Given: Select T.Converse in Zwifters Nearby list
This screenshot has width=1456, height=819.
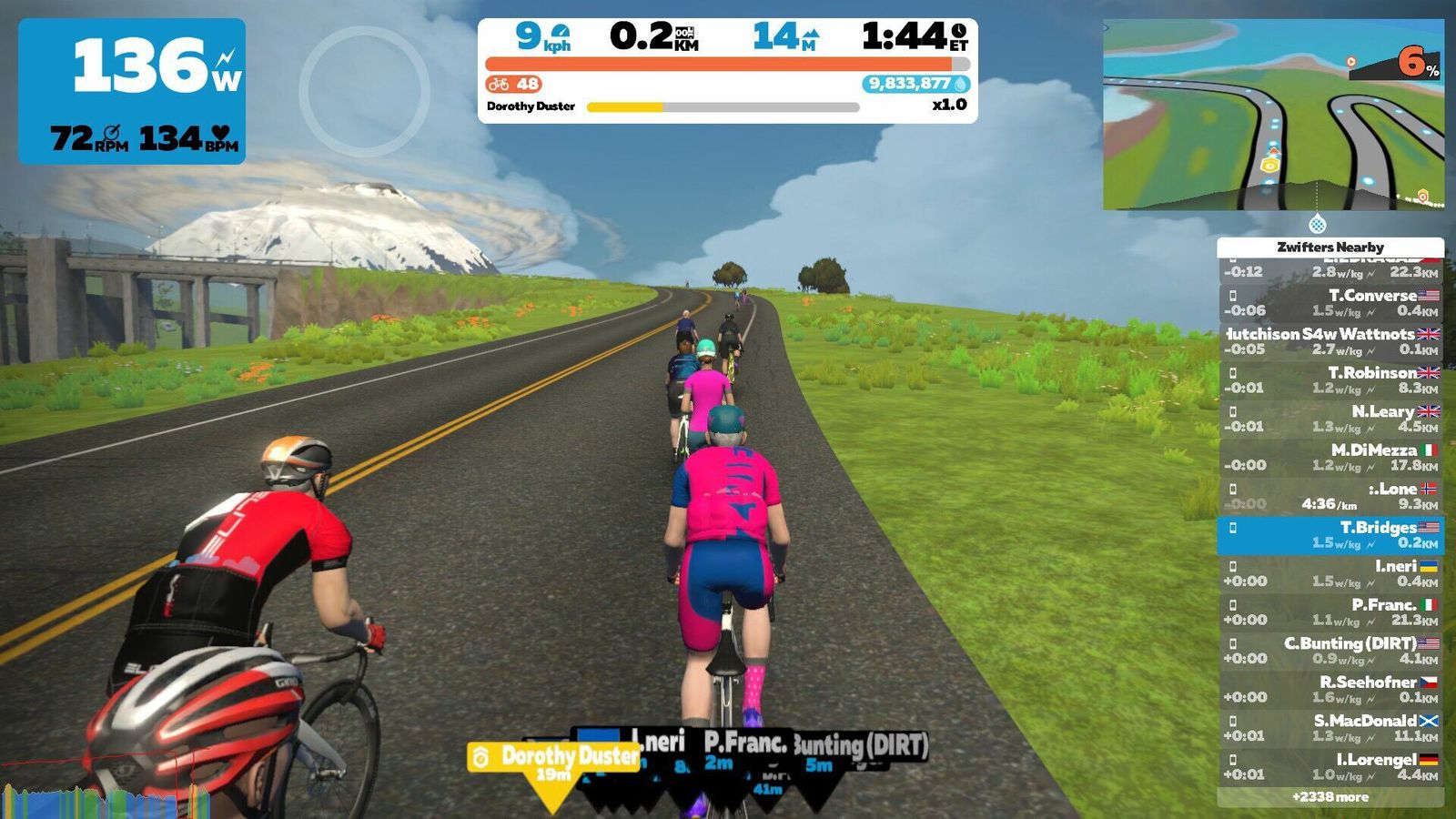Looking at the screenshot, I should point(1330,302).
